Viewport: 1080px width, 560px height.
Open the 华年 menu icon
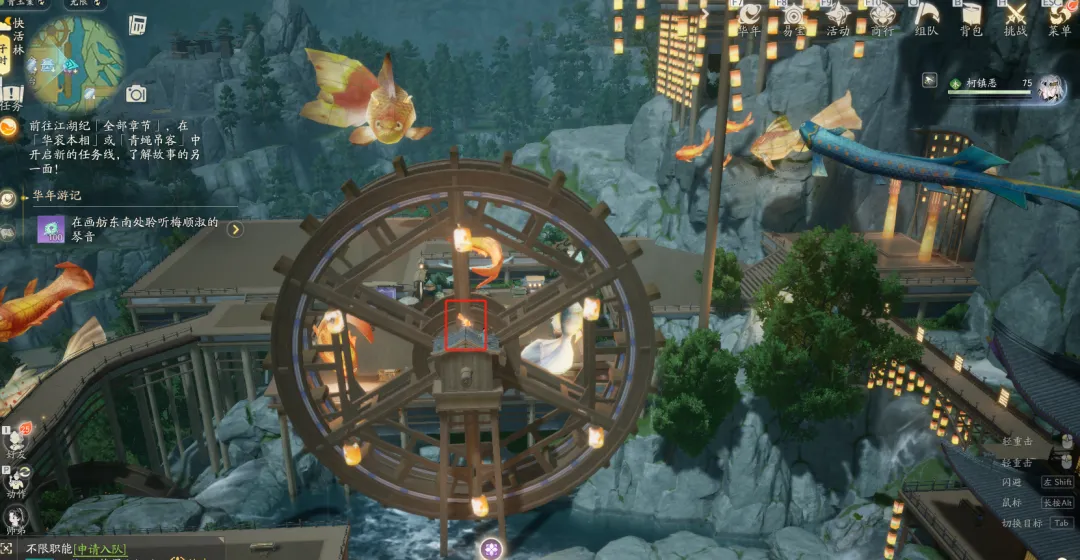click(x=750, y=17)
